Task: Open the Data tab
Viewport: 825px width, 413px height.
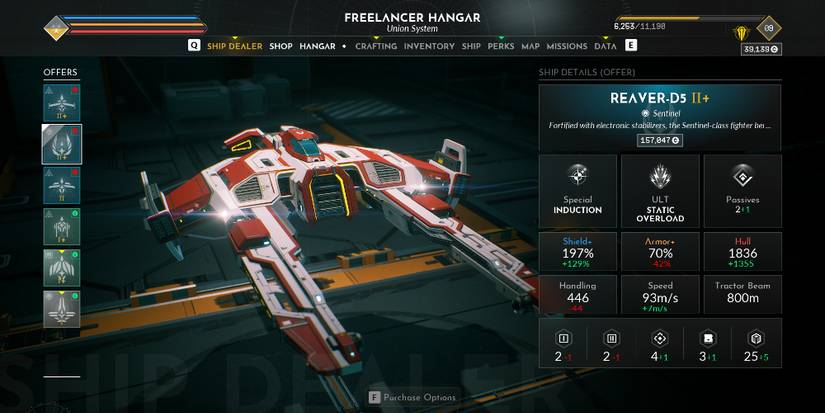Action: [x=605, y=46]
